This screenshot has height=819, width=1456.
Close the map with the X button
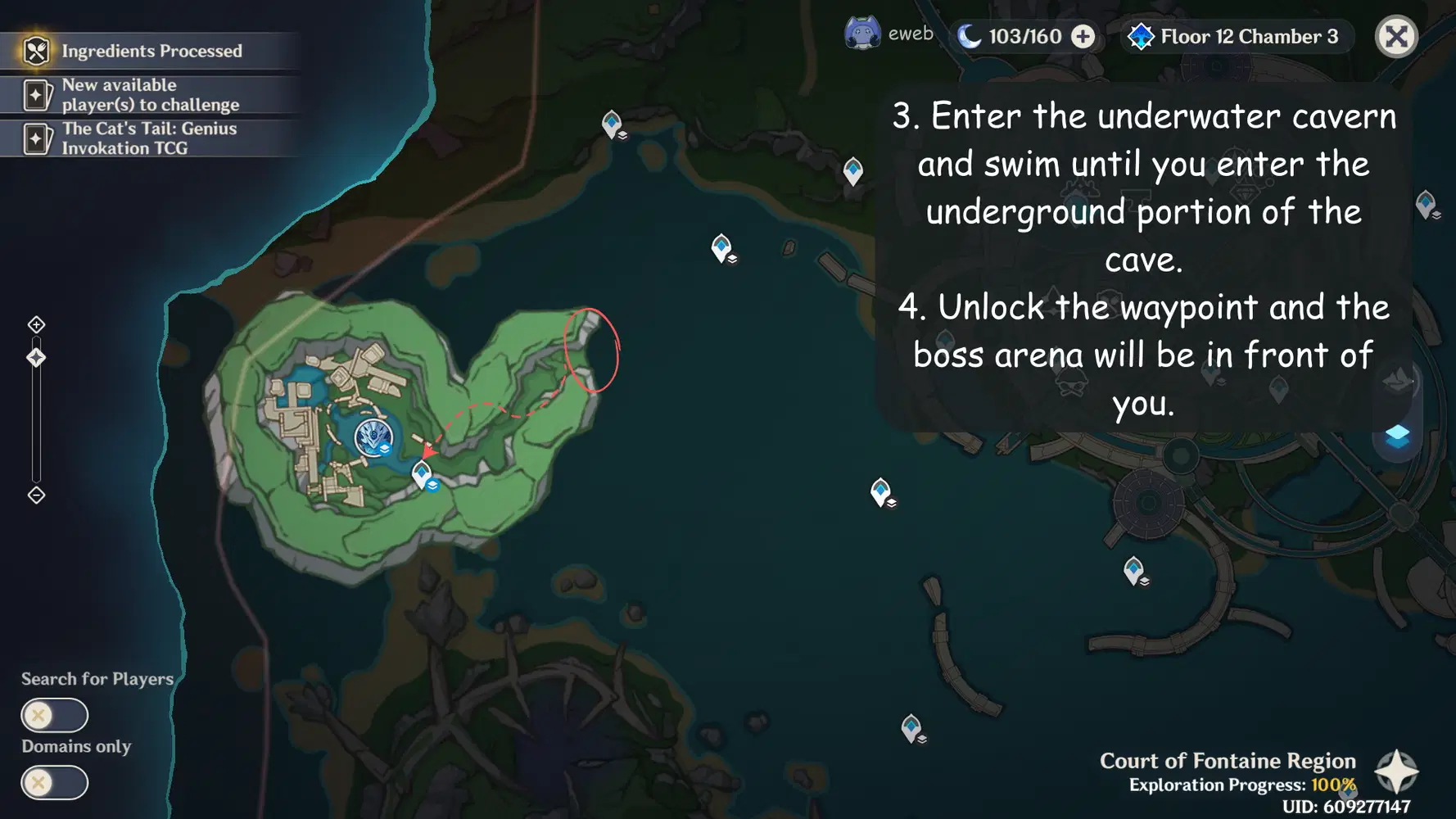1396,36
